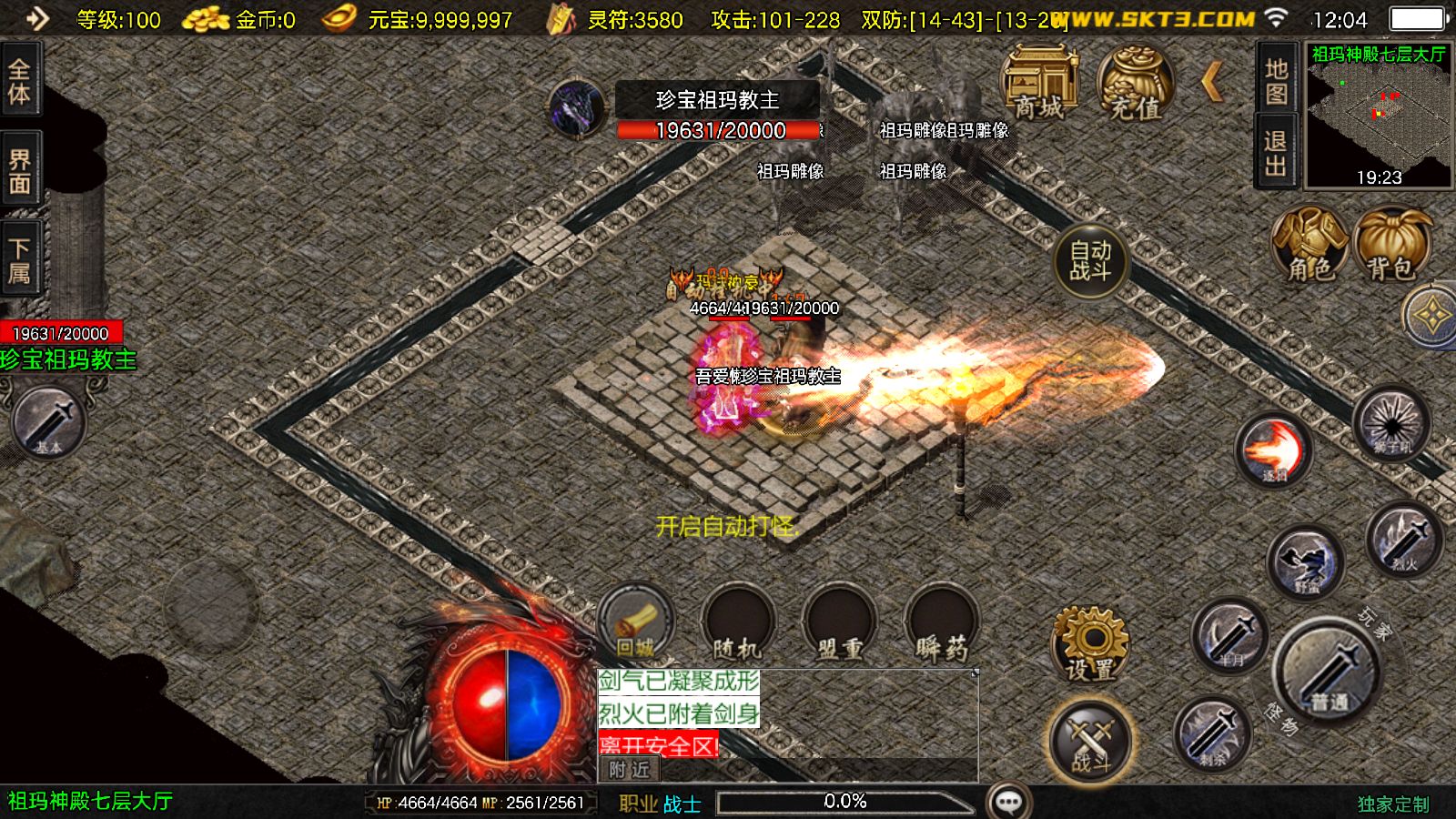Cast the 狮子吼 lion roar skill
Image resolution: width=1456 pixels, height=819 pixels.
pos(1391,424)
